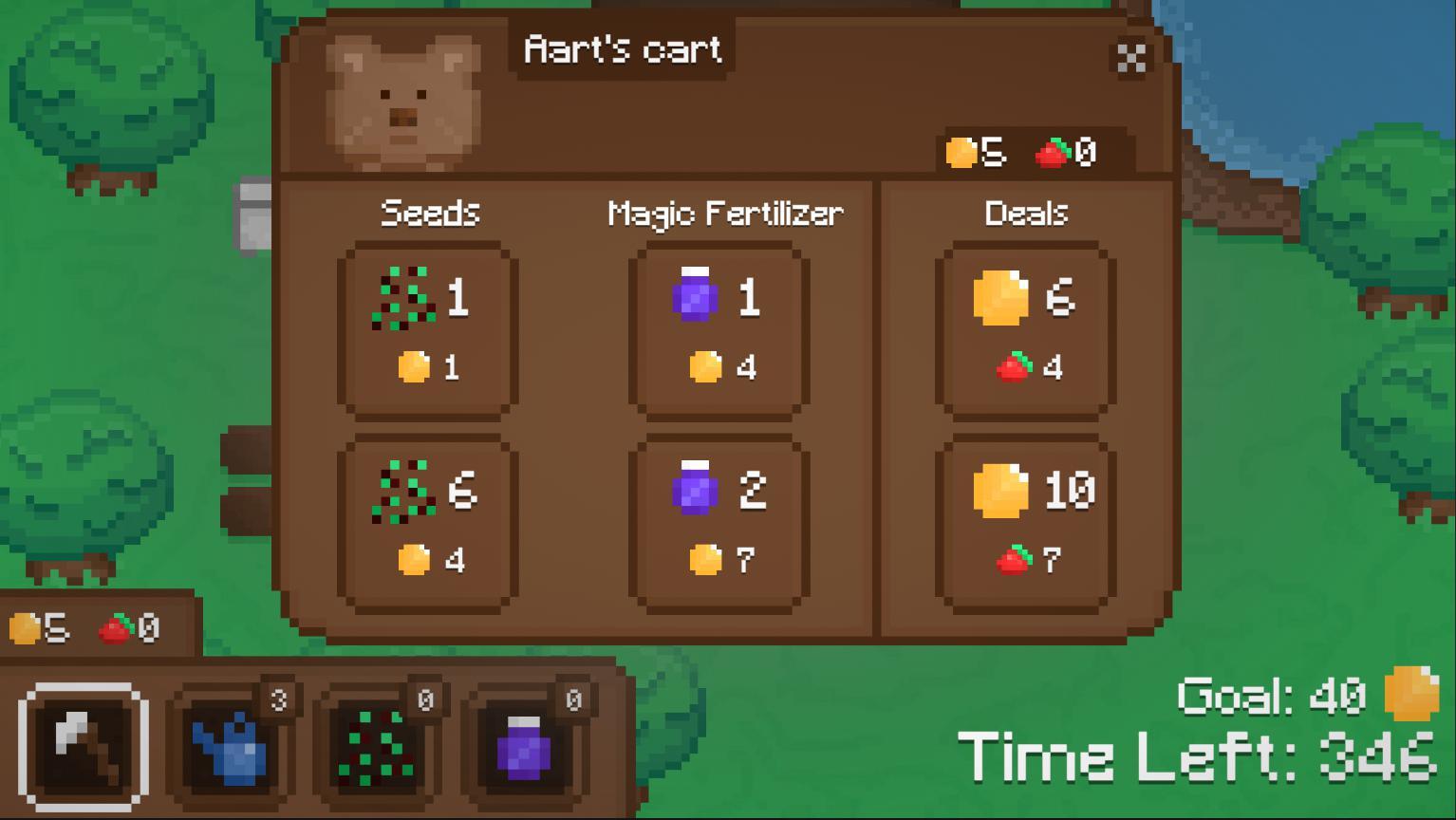This screenshot has width=1456, height=820.
Task: Buy one seed for 1 coin
Action: (x=428, y=330)
